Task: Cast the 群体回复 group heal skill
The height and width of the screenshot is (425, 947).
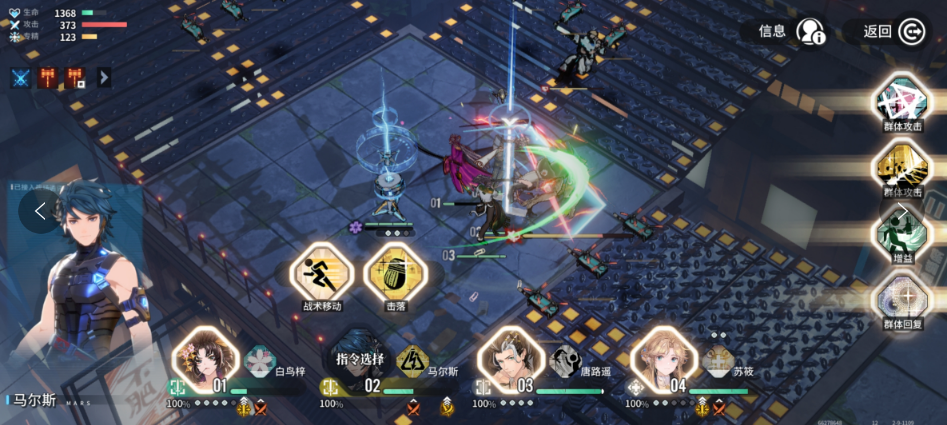Action: click(x=901, y=298)
